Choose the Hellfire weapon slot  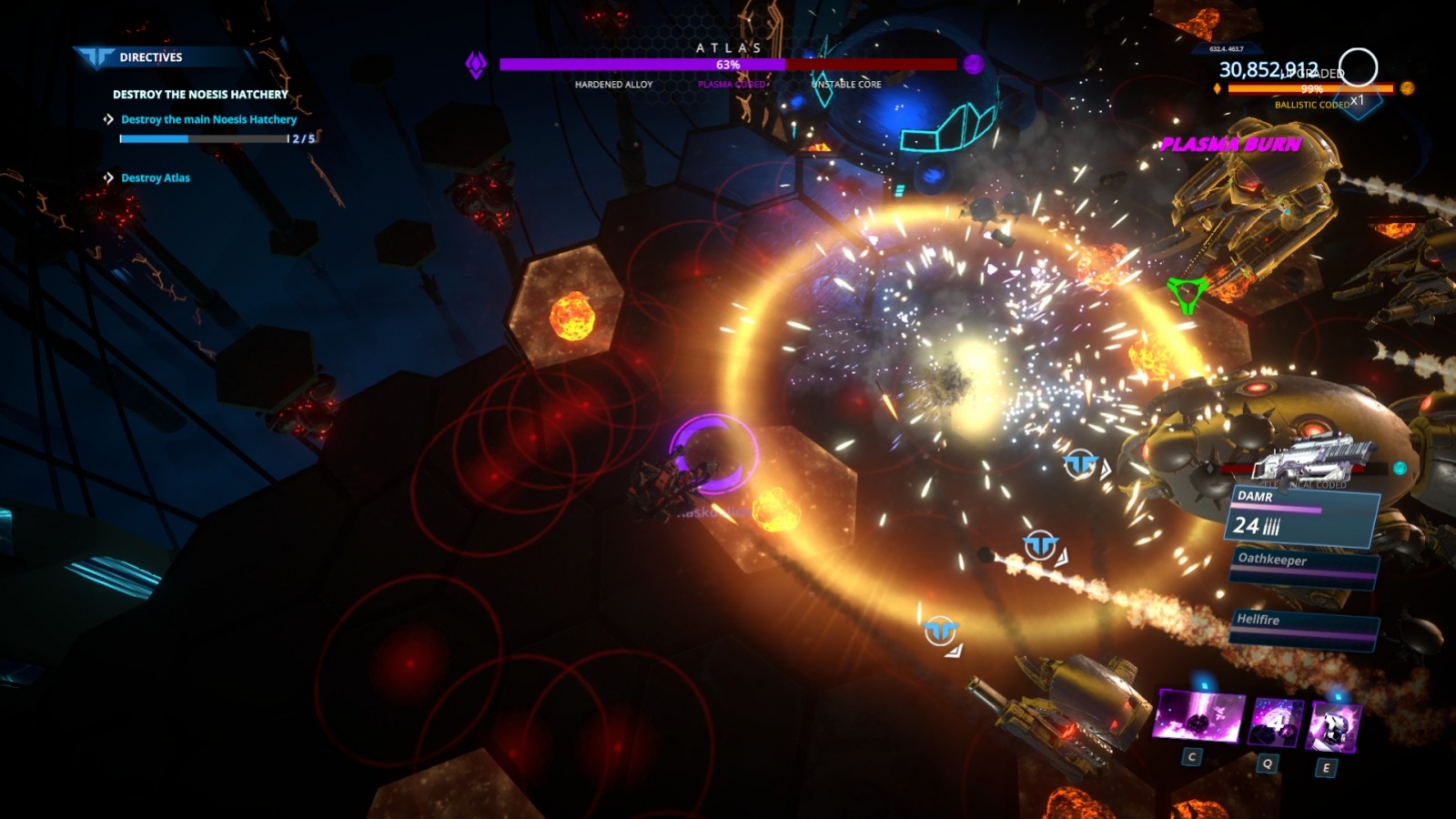pos(1303,624)
